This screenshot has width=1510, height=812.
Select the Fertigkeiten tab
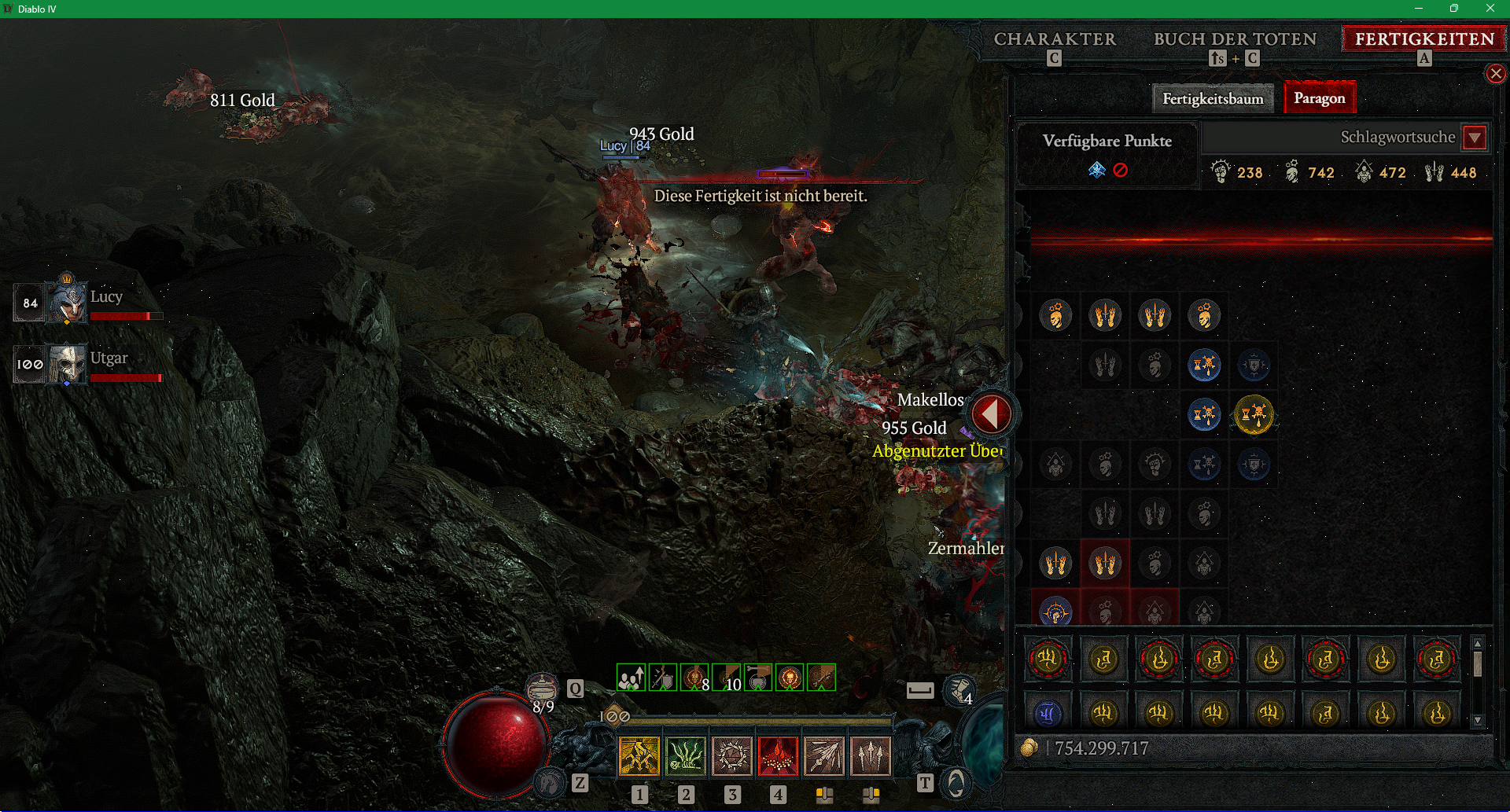[x=1424, y=39]
